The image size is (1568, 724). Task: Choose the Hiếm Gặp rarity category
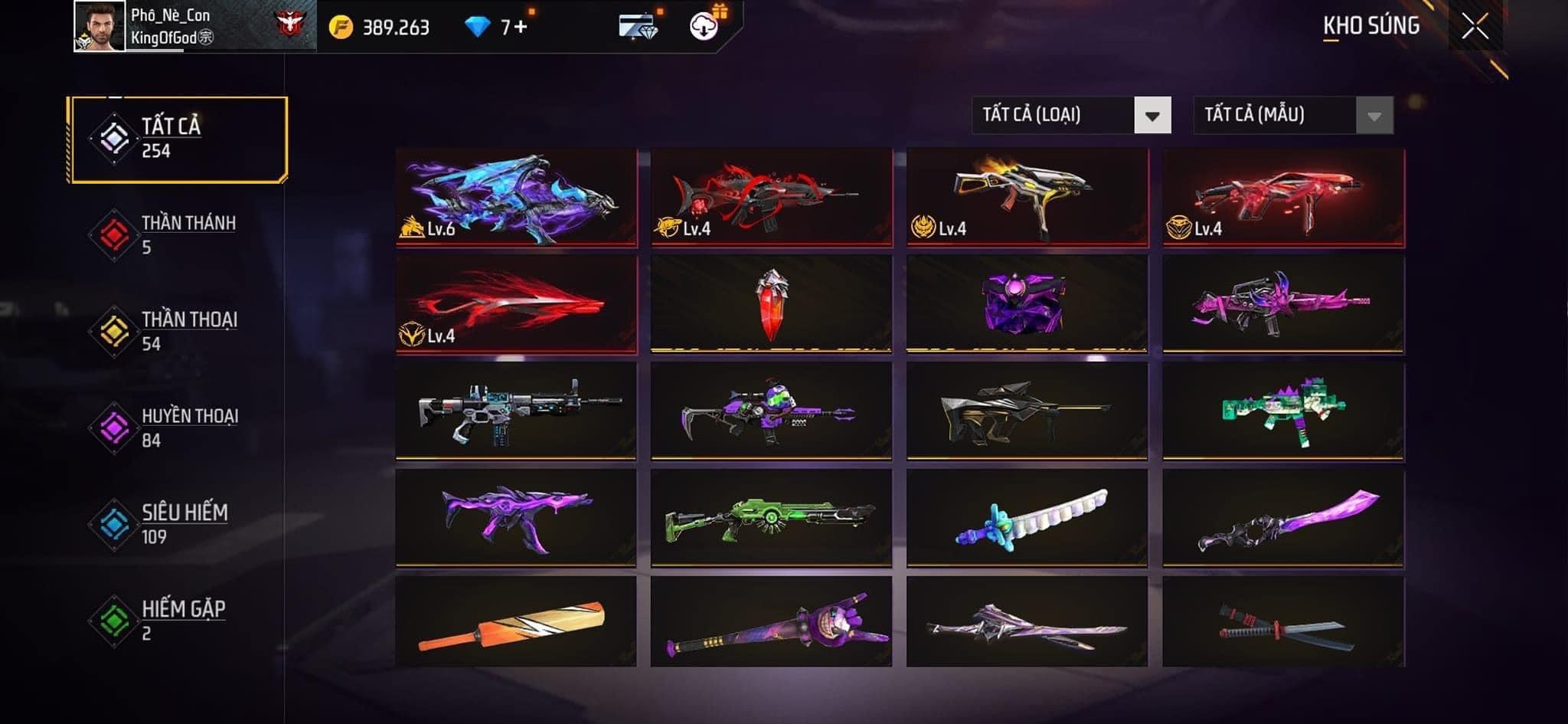176,621
